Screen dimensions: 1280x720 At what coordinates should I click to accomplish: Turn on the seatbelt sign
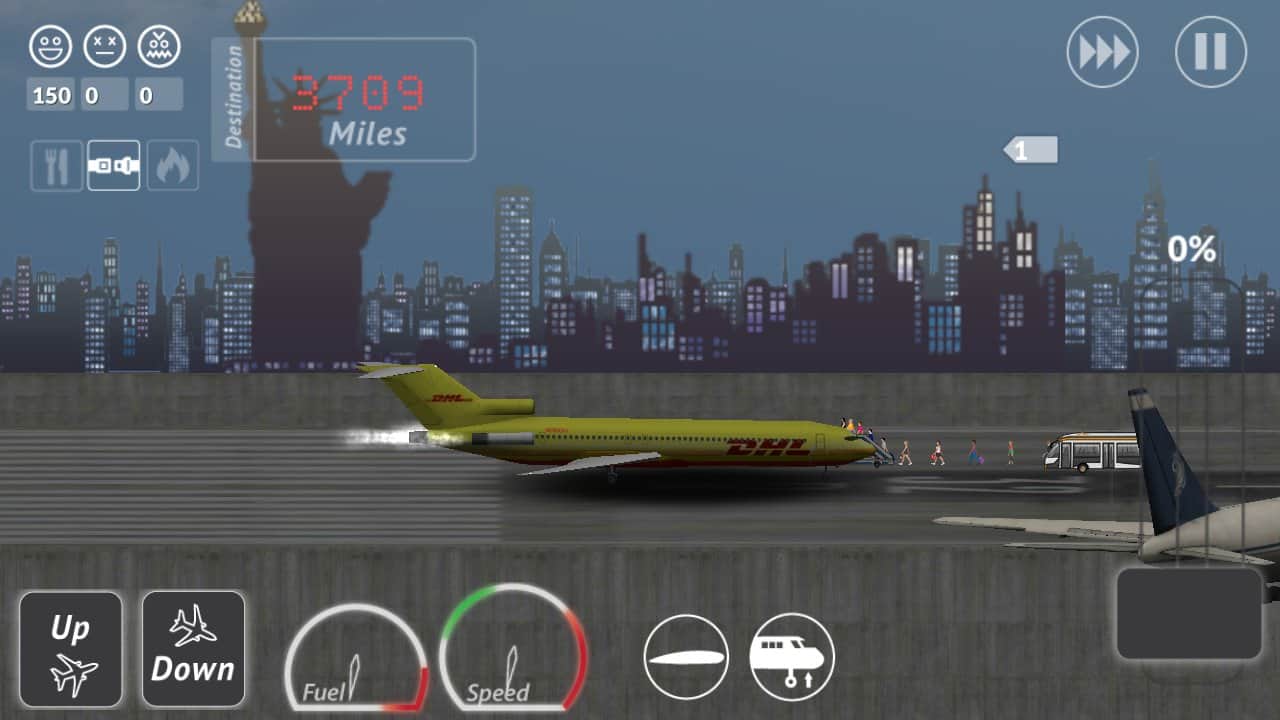pos(113,165)
